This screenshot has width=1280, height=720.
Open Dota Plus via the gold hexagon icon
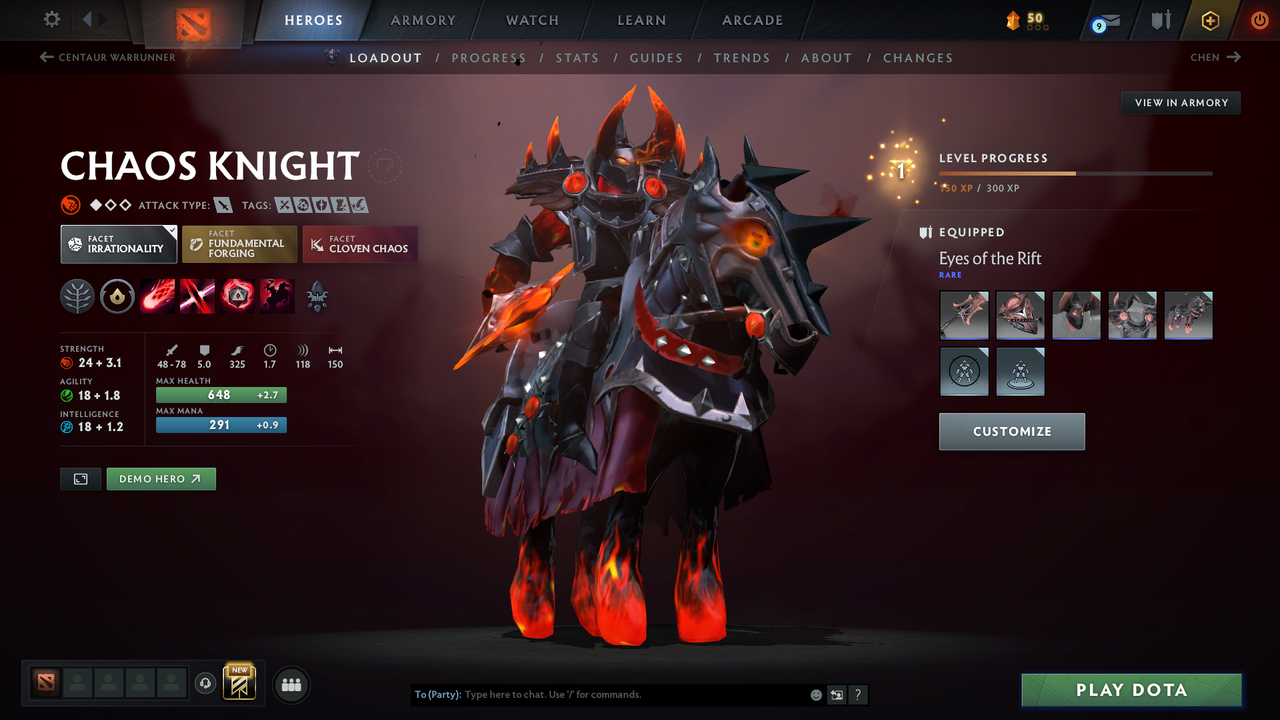coord(1210,20)
